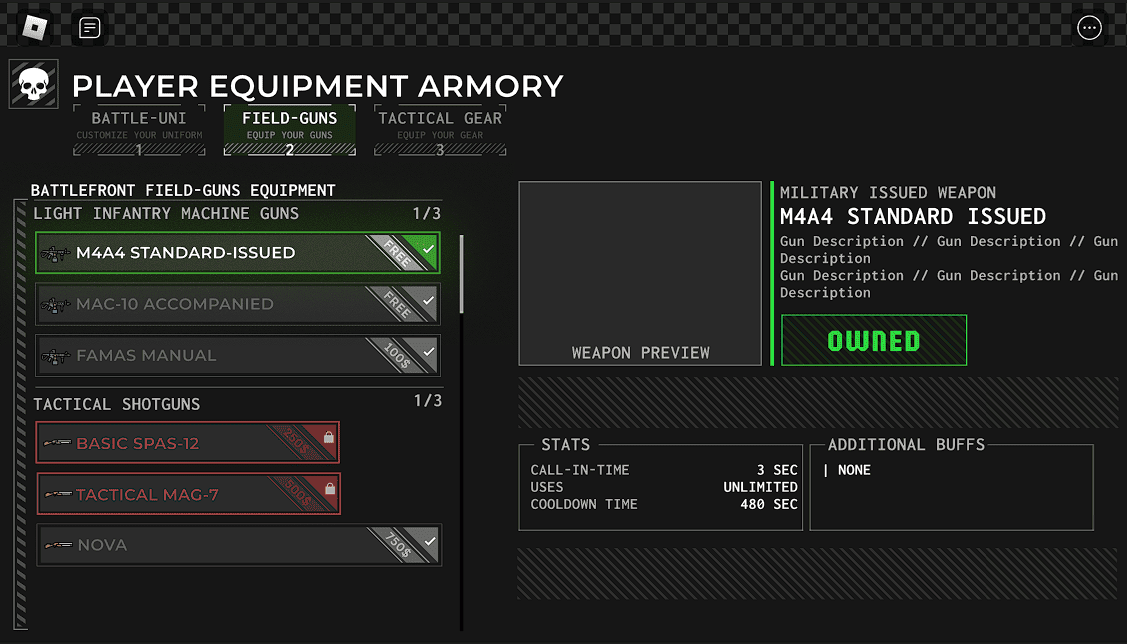Click the weapon preview panel
Screen dimensions: 1127x644
point(640,273)
